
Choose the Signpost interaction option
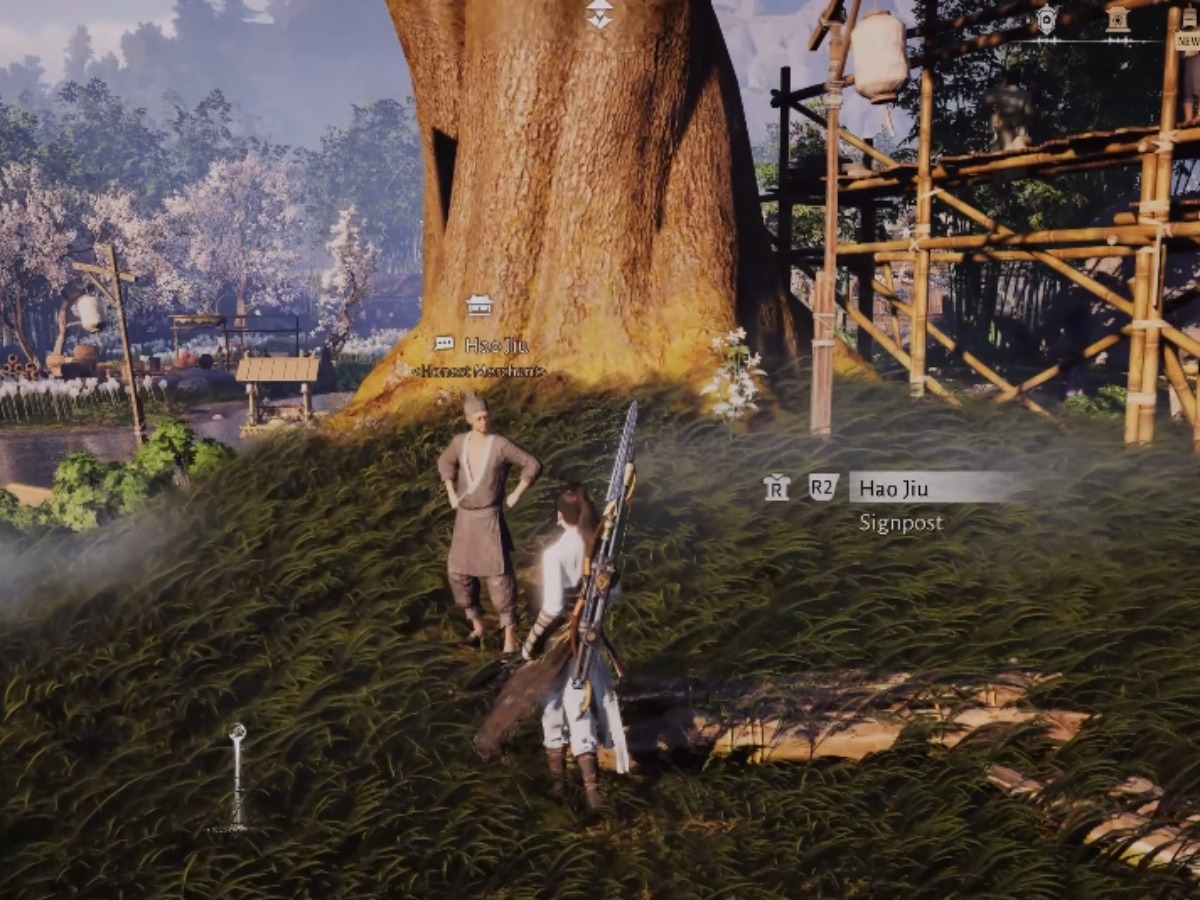coord(901,523)
